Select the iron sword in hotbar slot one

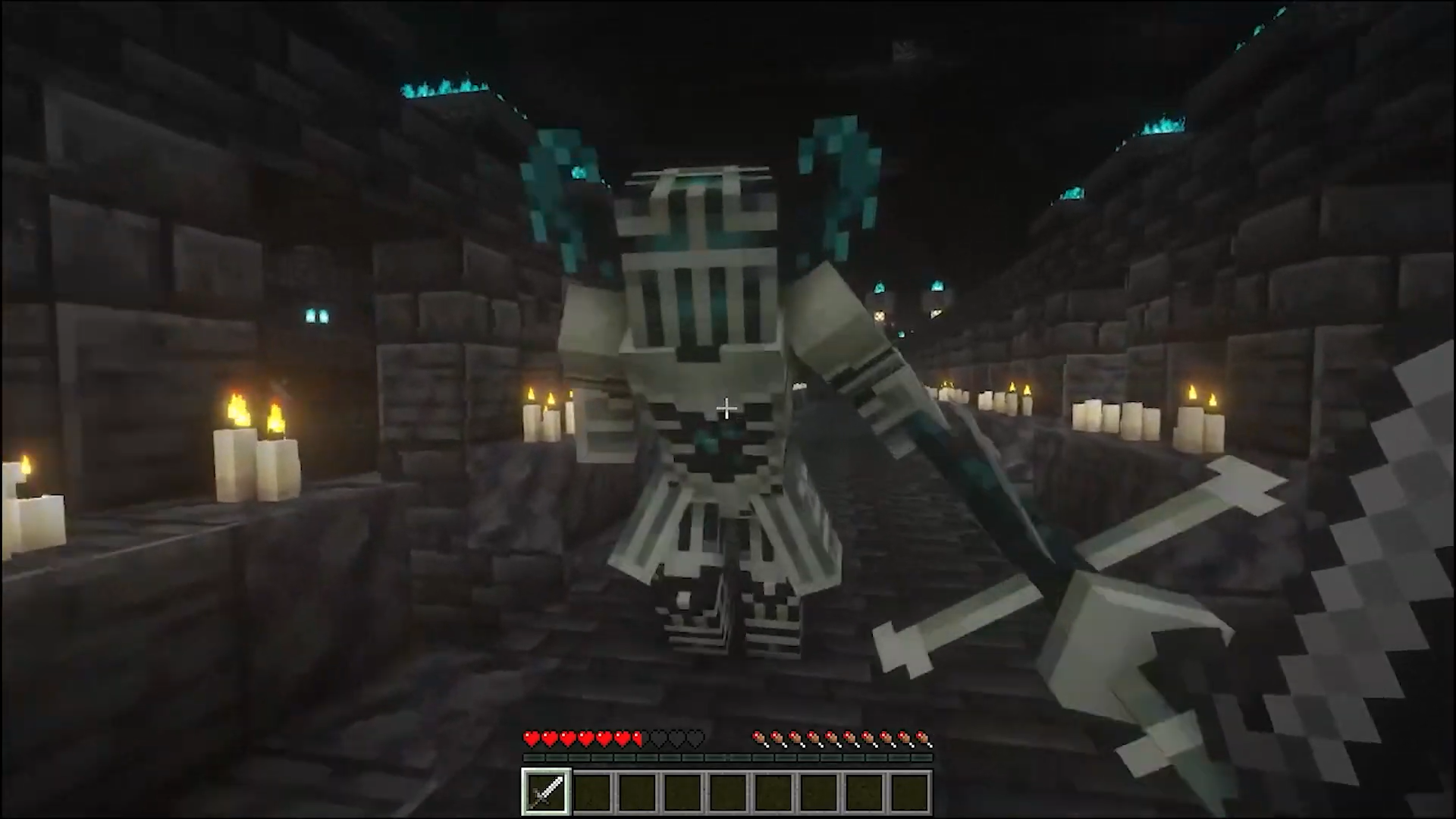546,791
